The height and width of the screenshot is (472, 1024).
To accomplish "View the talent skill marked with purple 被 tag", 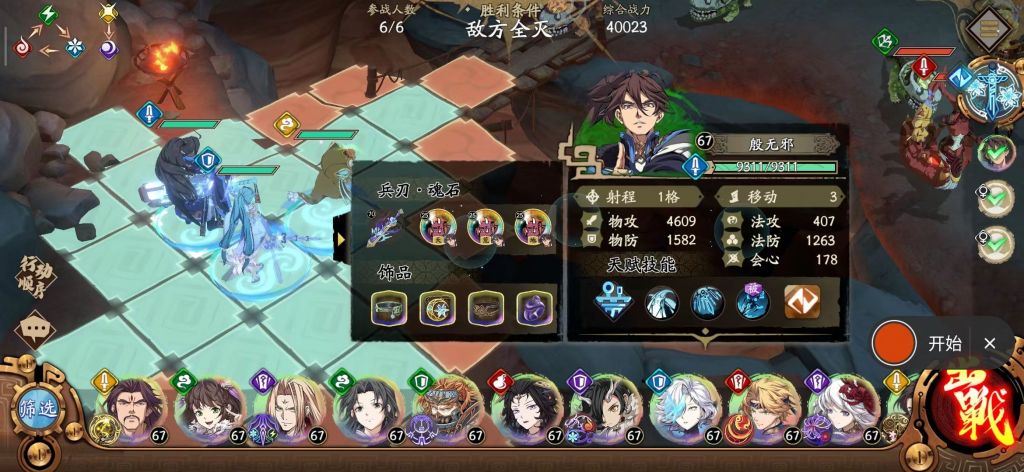I will (753, 303).
